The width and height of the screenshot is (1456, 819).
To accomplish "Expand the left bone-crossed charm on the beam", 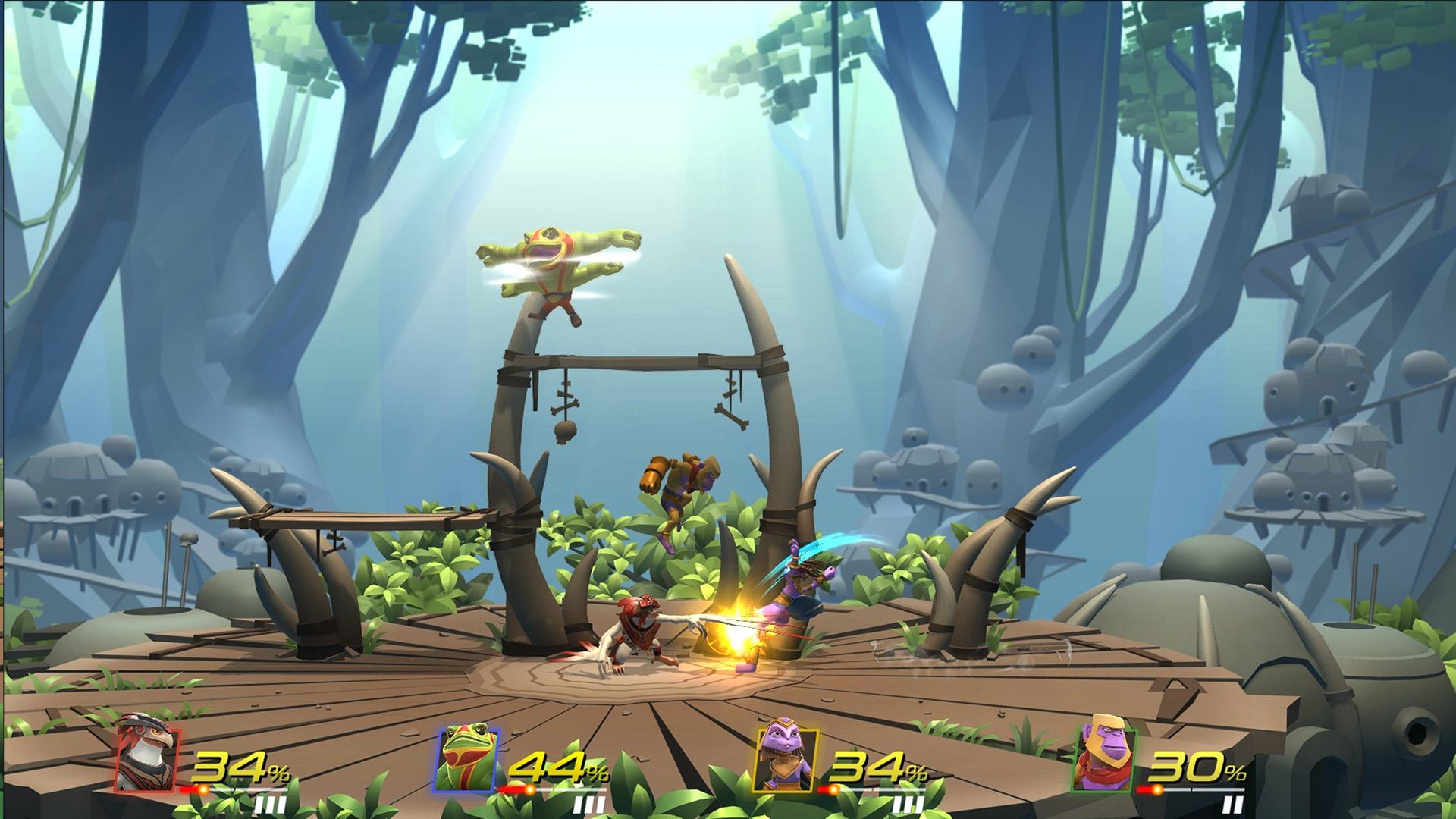I will click(x=564, y=407).
